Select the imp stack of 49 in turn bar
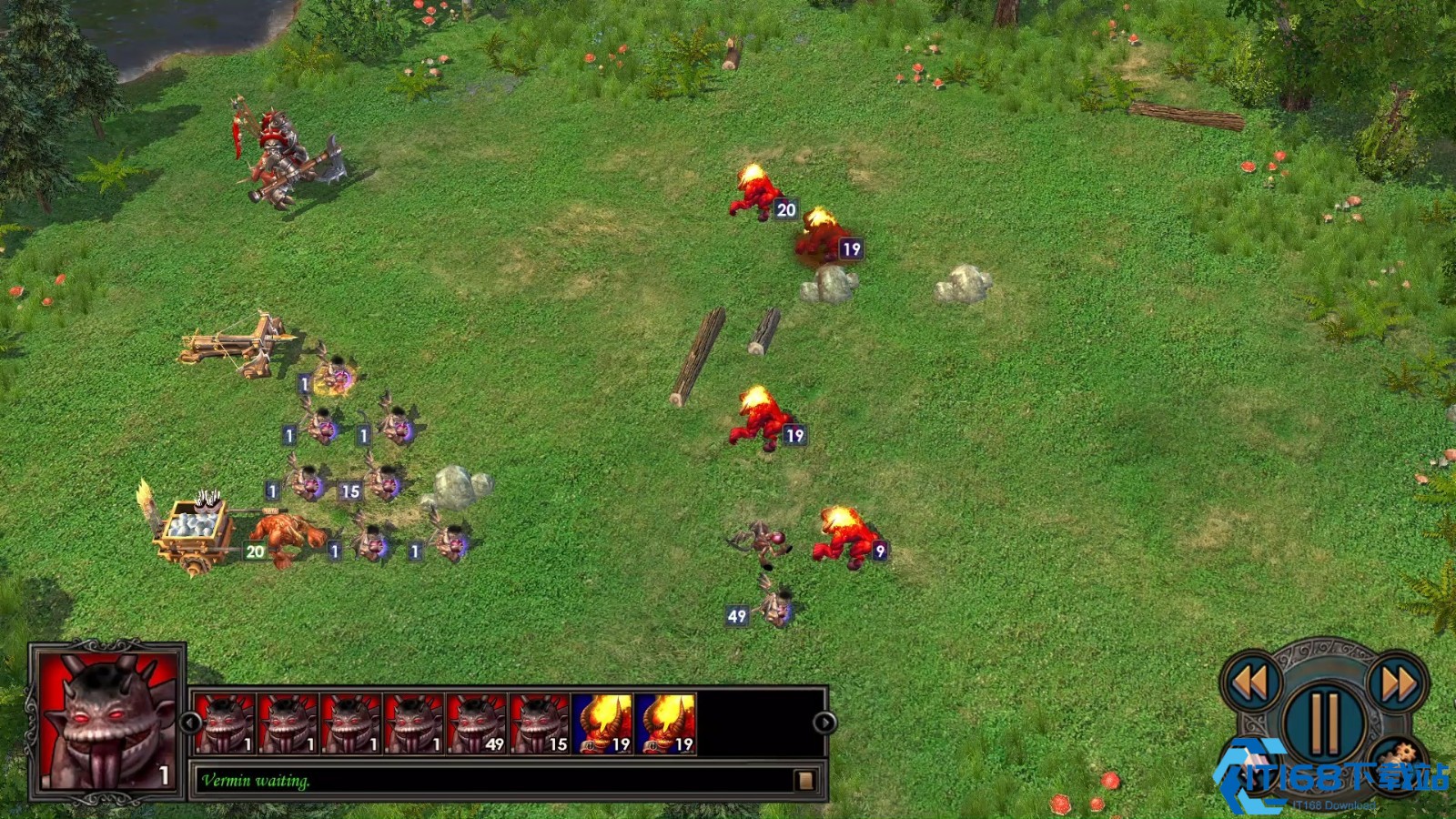 pos(477,723)
